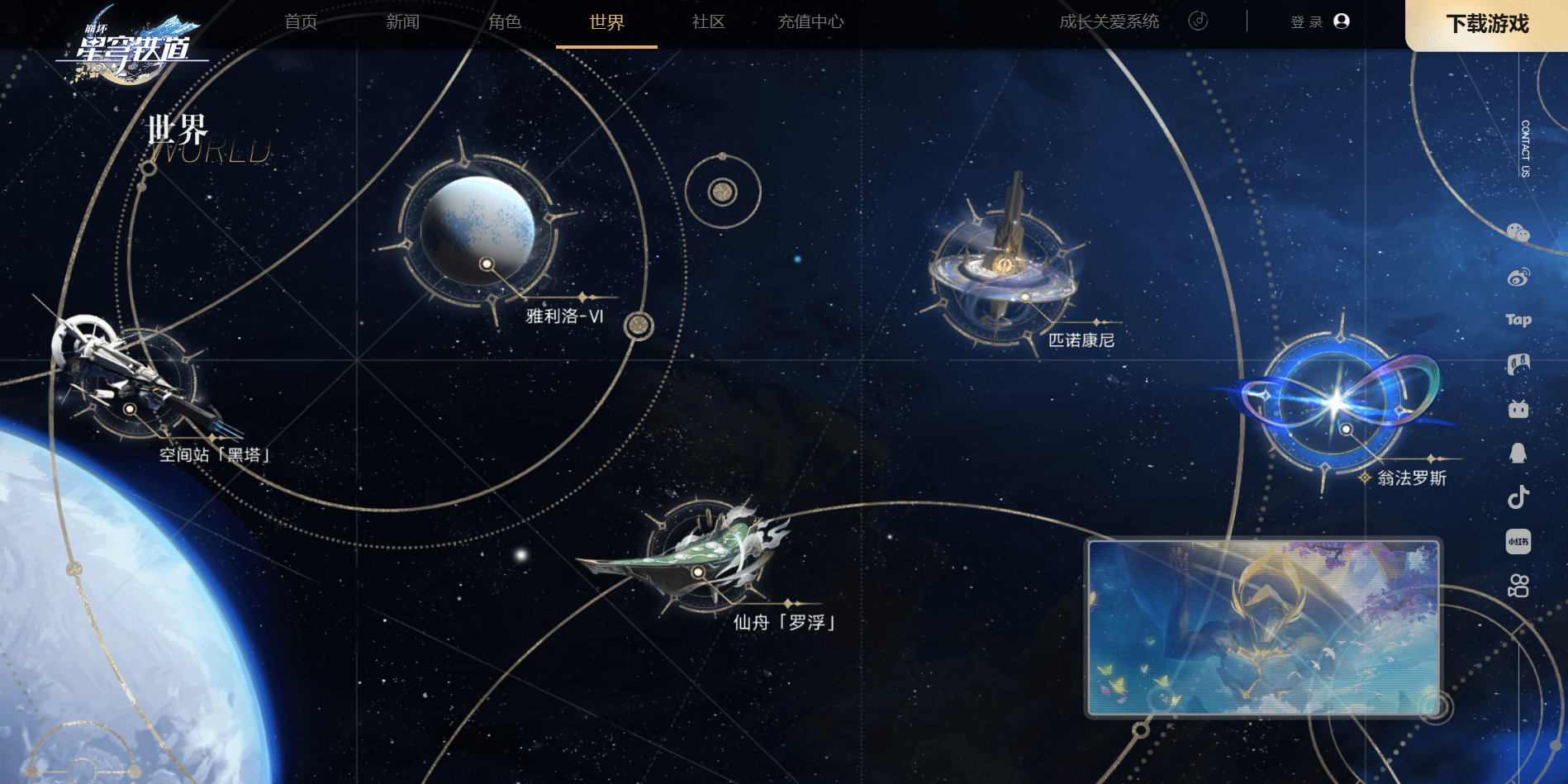
Task: Open the 角色 characters page
Action: click(505, 22)
